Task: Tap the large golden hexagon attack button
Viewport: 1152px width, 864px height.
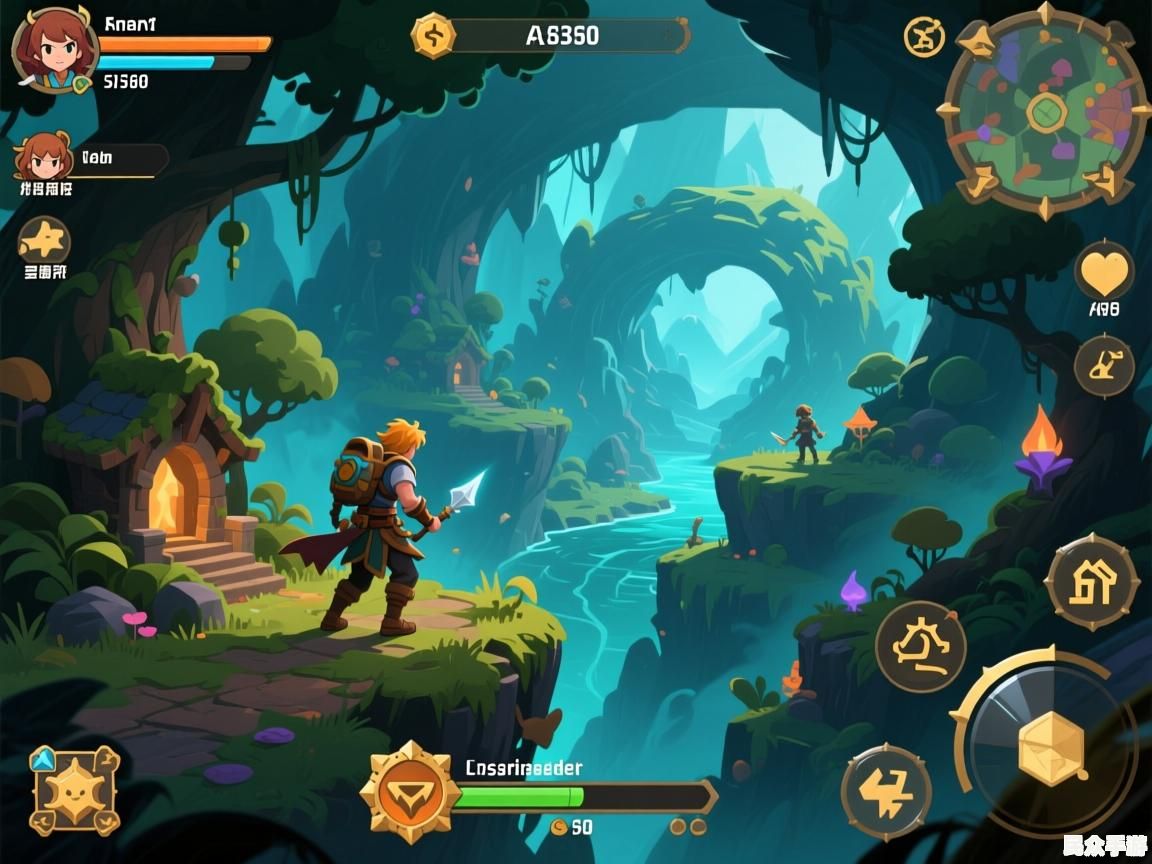Action: click(x=1051, y=748)
